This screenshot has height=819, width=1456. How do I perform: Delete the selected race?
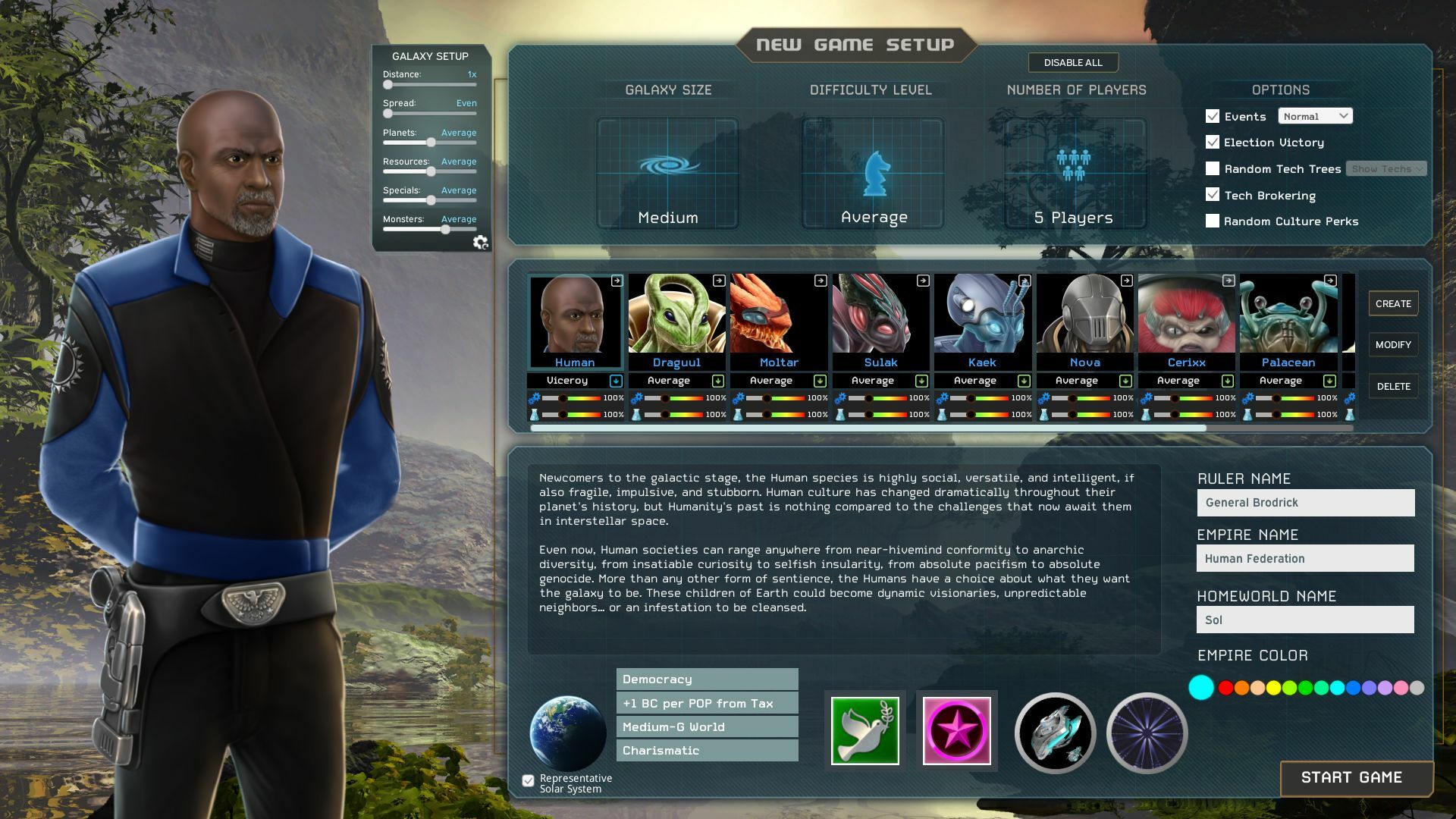pyautogui.click(x=1393, y=387)
